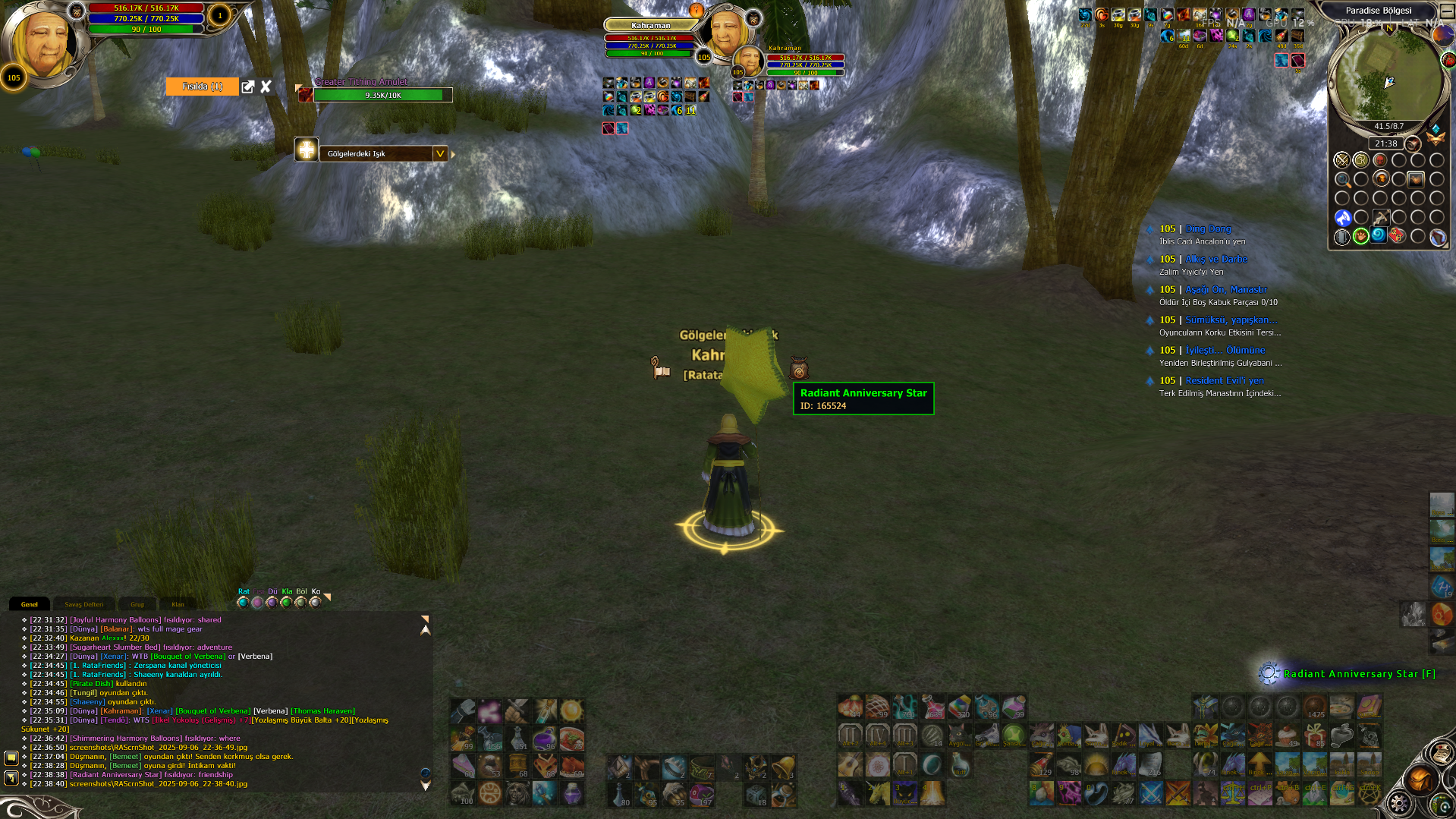Show the Resident Evil'i yen quest
1456x819 pixels.
1224,380
